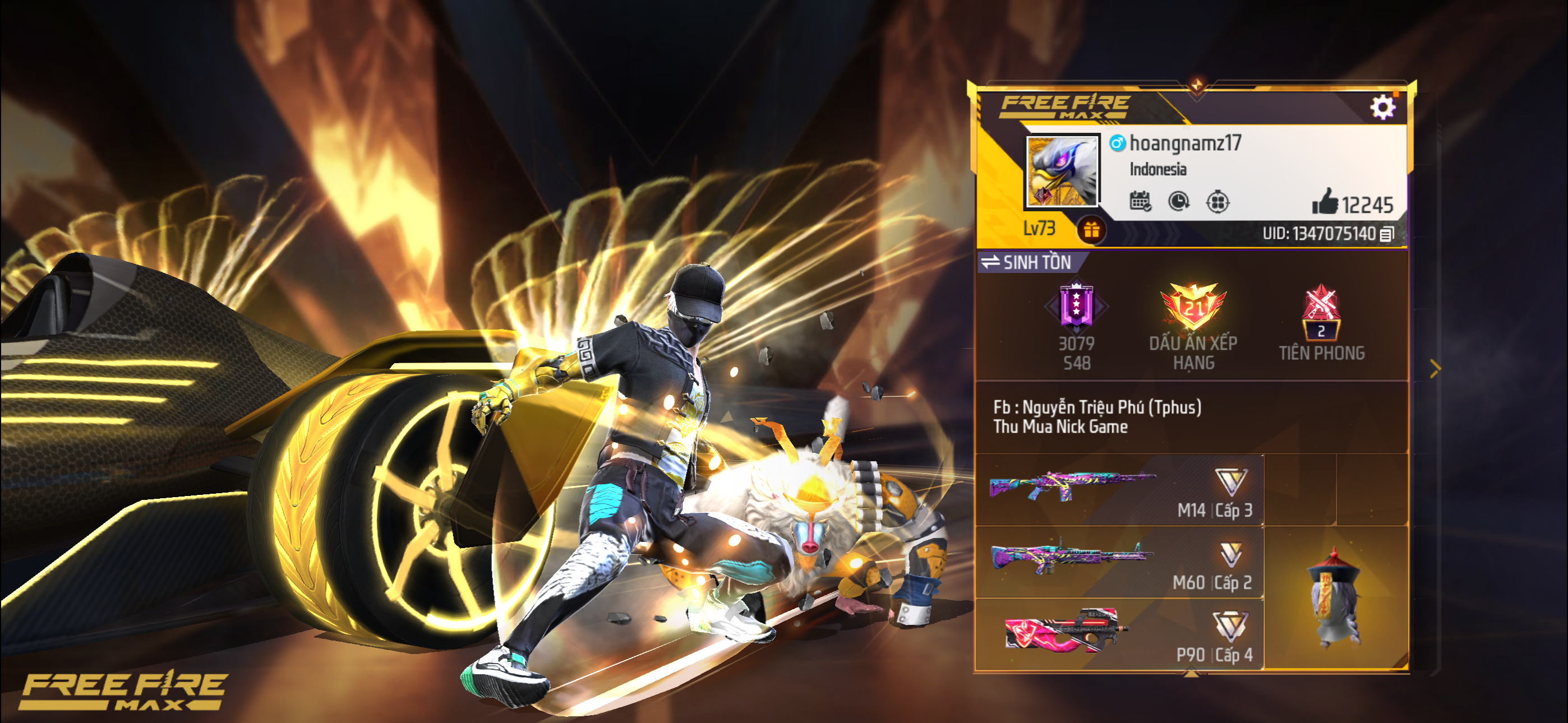The height and width of the screenshot is (723, 1568).
Task: Open the gear settings icon
Action: pos(1382,108)
